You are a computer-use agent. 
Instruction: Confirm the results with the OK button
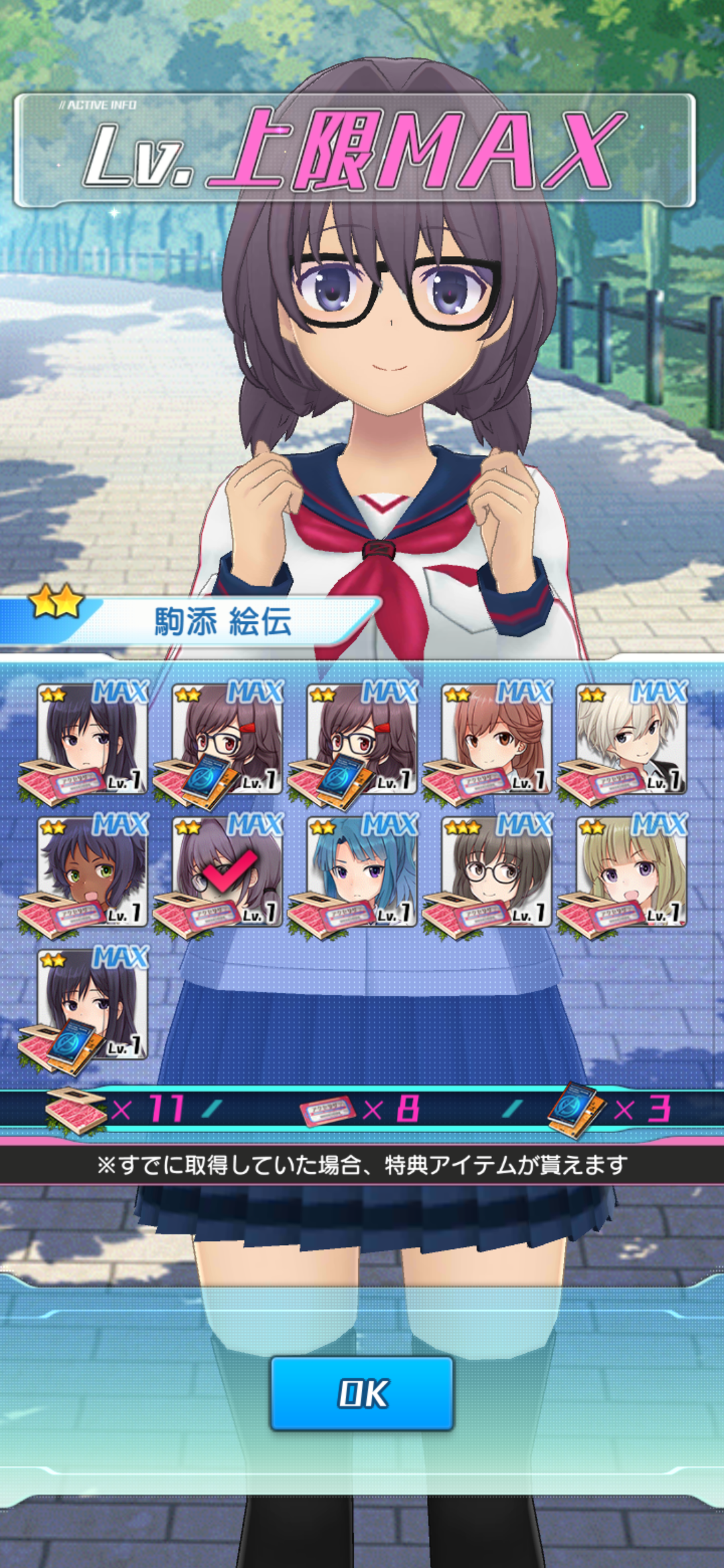[362, 1393]
